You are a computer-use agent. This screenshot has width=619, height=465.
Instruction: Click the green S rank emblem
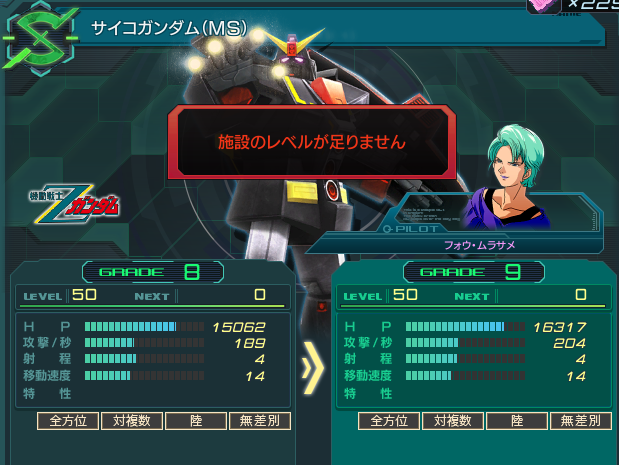[39, 37]
